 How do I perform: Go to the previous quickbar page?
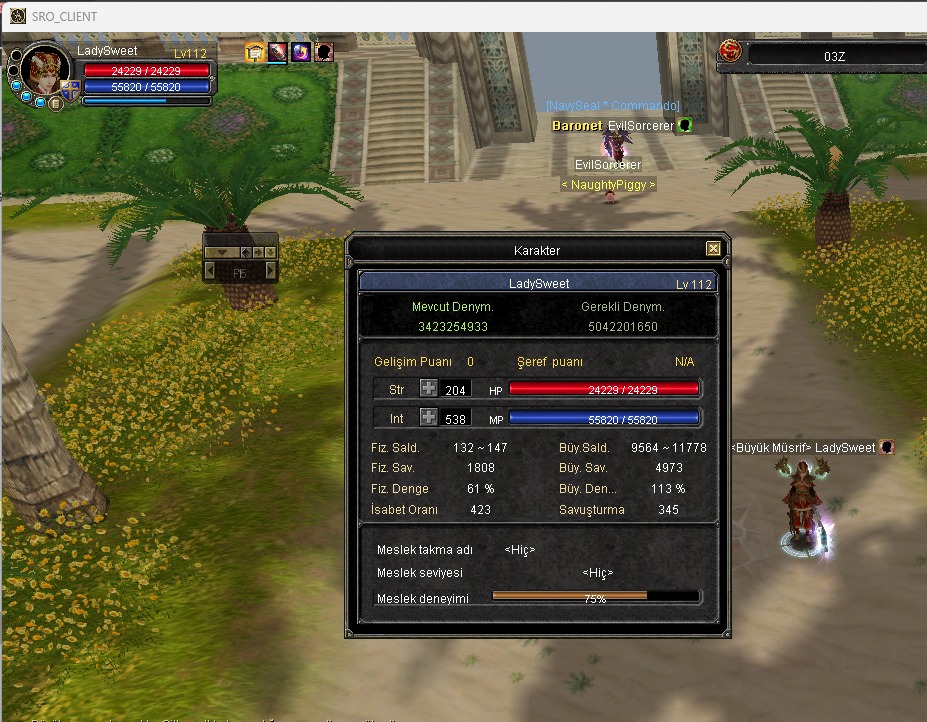[x=213, y=272]
